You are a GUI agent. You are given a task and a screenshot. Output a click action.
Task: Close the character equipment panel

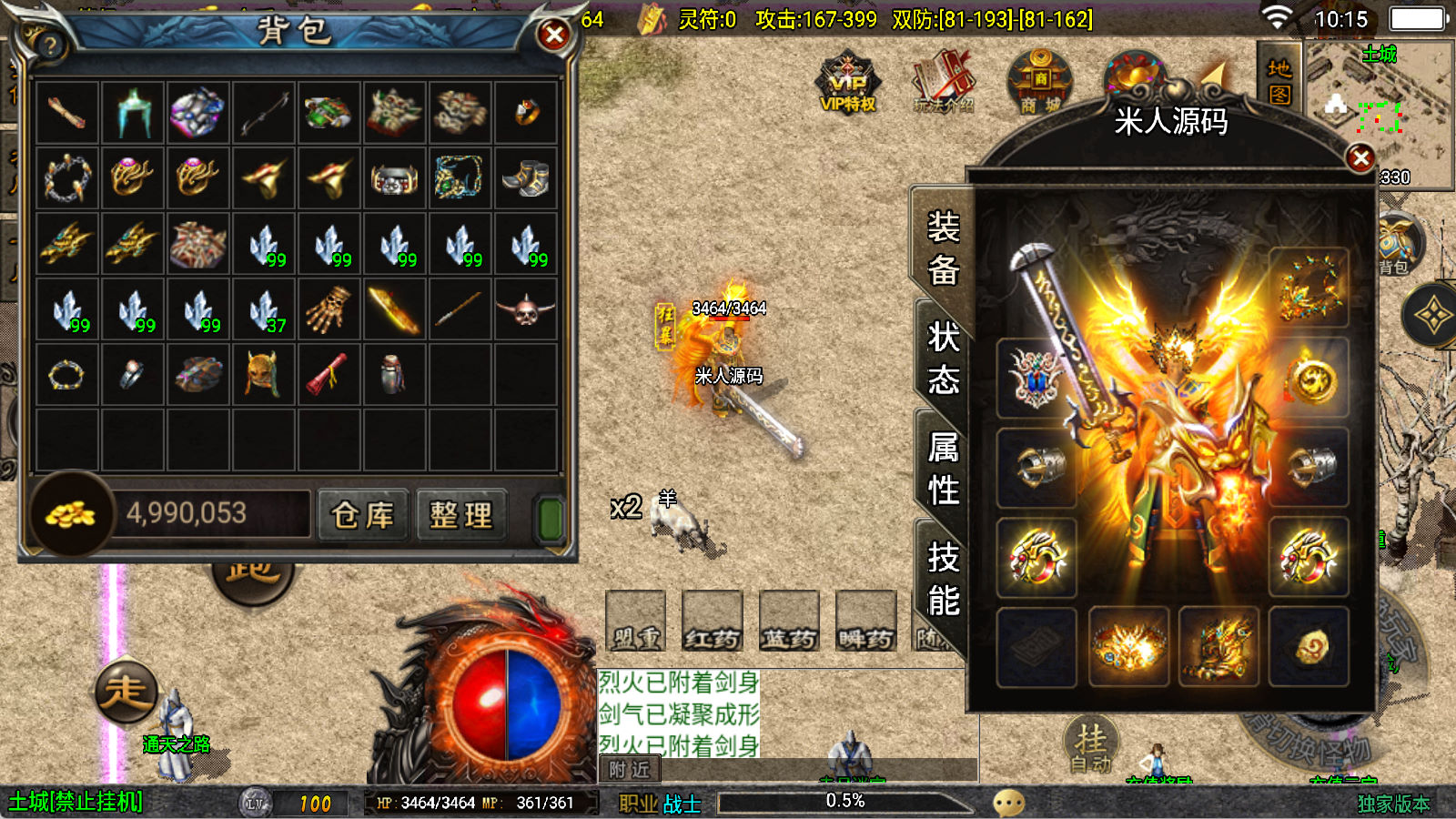click(x=1360, y=158)
